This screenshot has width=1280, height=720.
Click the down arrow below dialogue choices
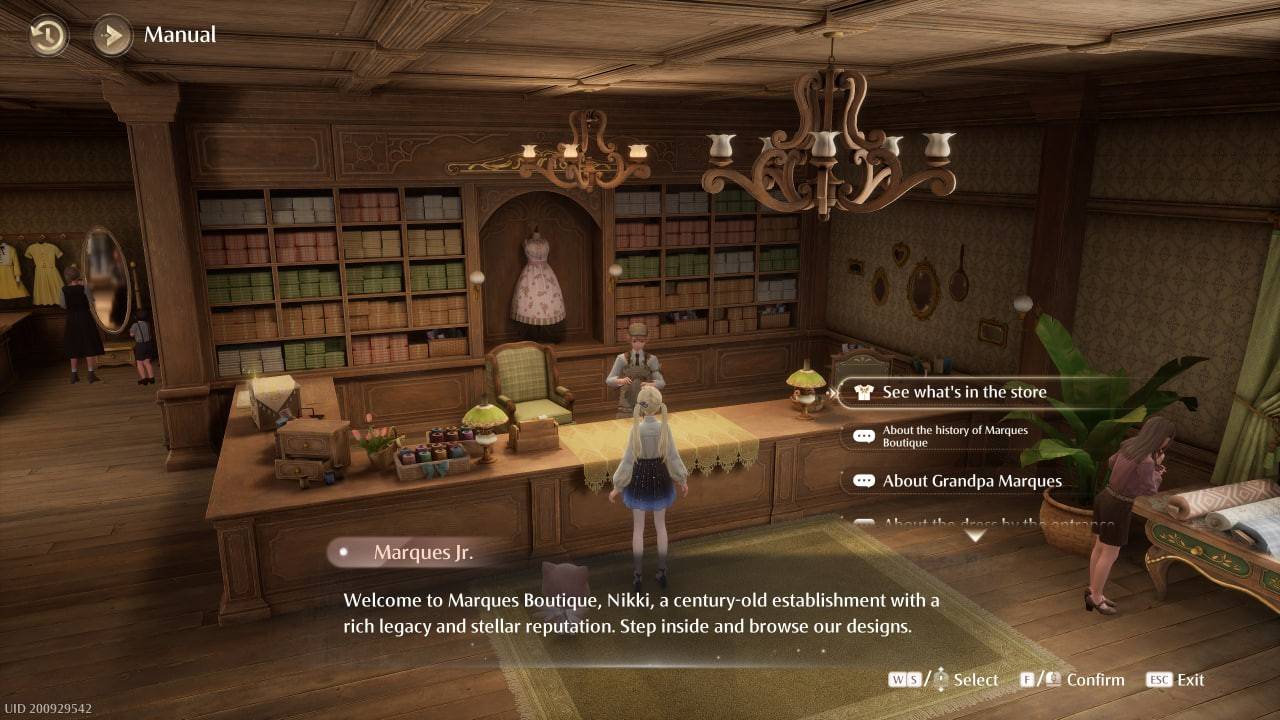click(x=974, y=537)
